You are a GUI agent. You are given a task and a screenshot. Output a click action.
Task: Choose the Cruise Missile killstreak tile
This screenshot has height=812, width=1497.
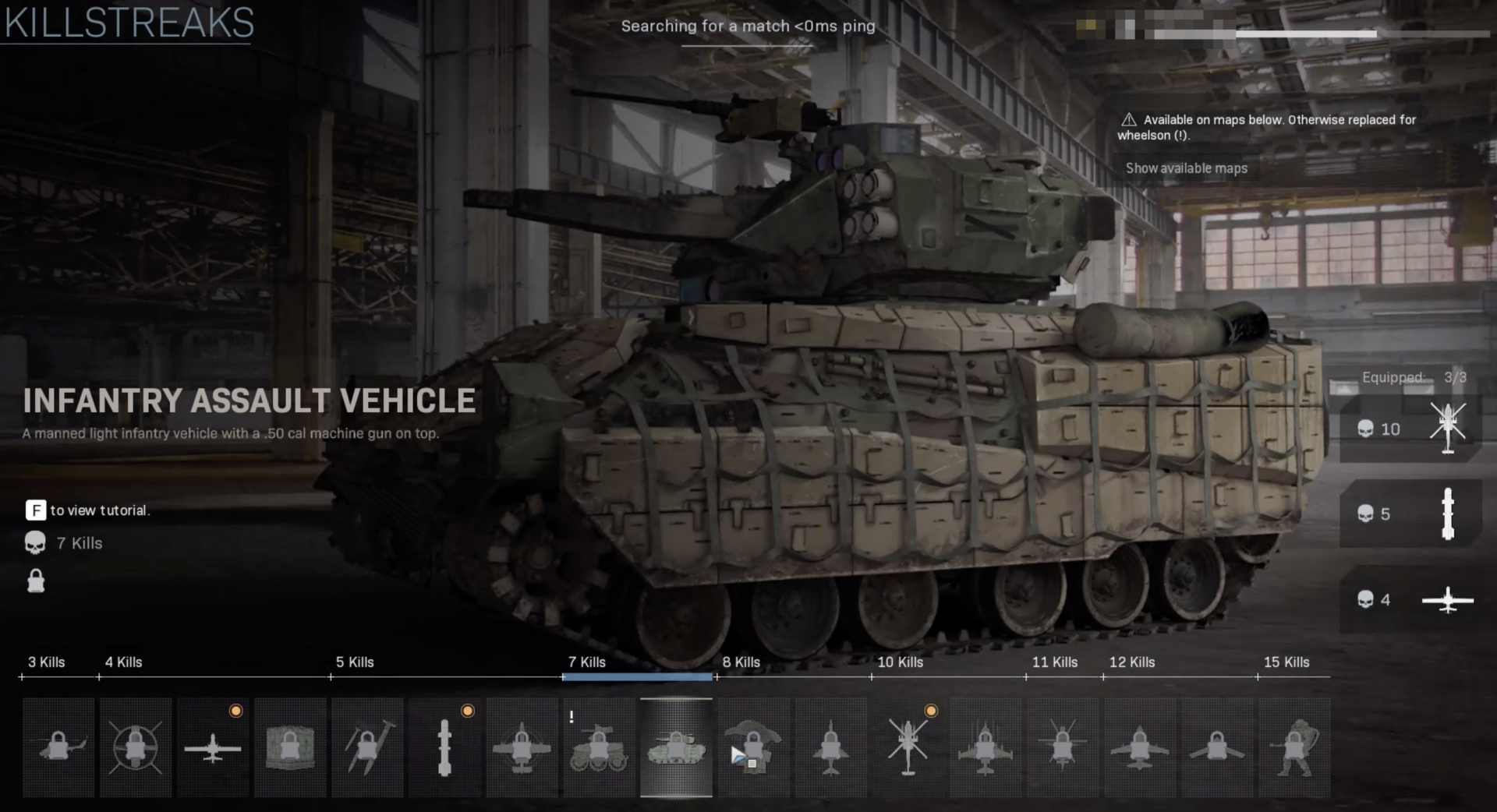pyautogui.click(x=444, y=747)
